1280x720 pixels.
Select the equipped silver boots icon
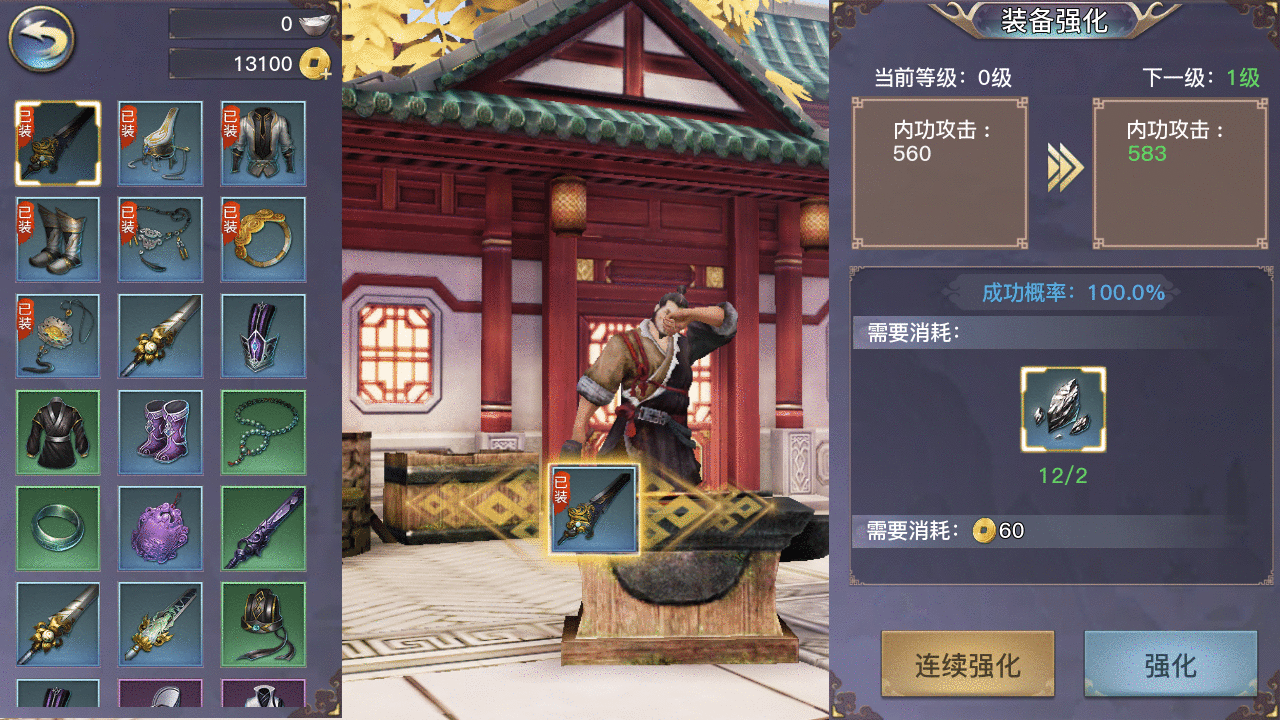click(57, 238)
